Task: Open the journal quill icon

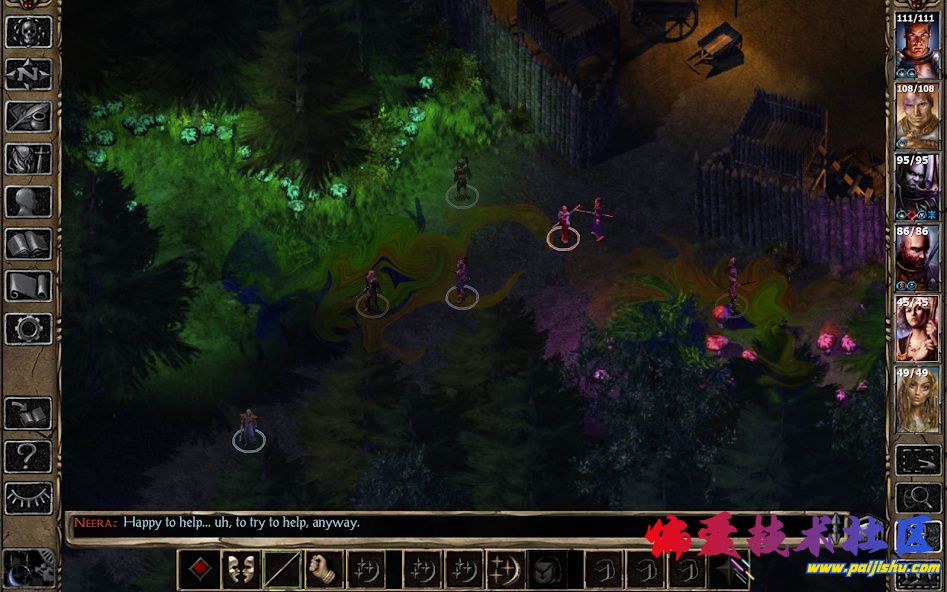Action: coord(28,116)
